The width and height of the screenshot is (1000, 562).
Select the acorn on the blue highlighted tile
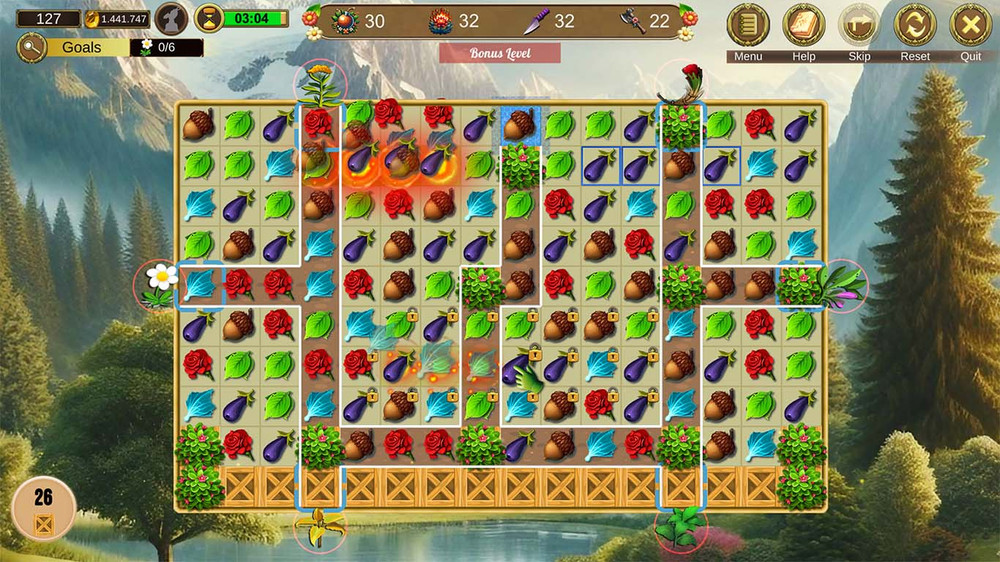pyautogui.click(x=519, y=125)
